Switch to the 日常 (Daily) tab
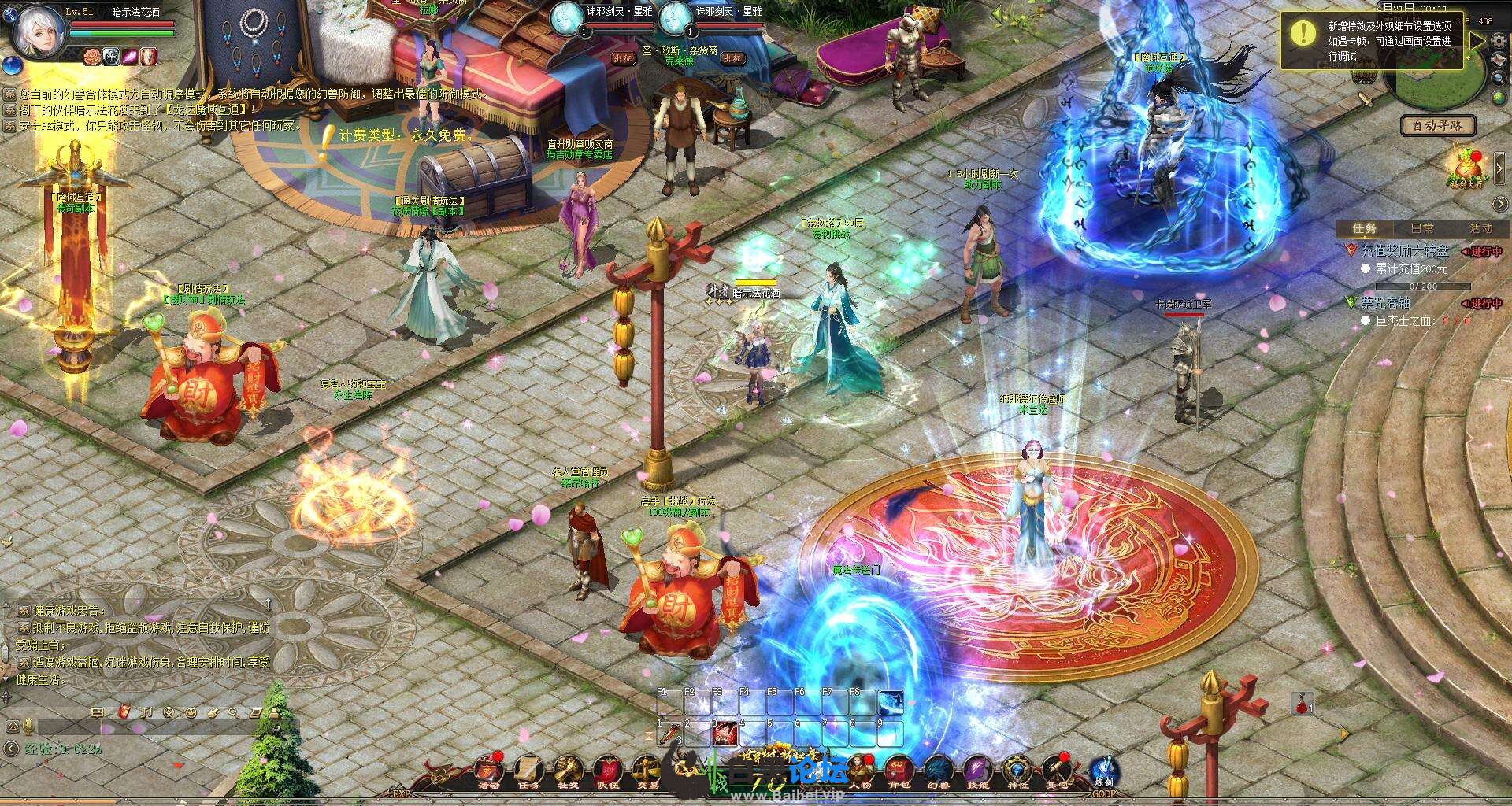1512x806 pixels. click(x=1422, y=228)
